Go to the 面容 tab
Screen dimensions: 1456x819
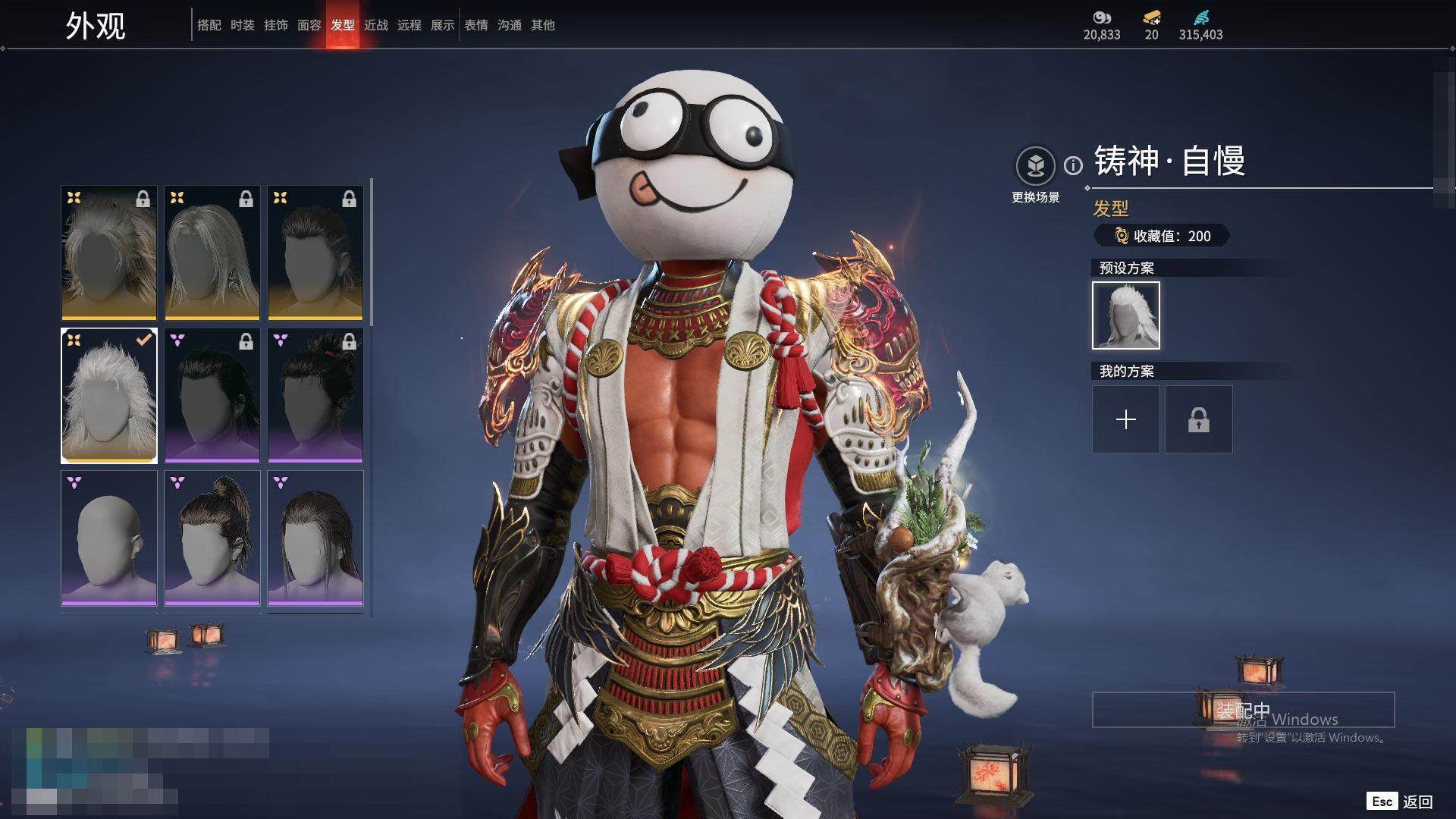pos(309,25)
